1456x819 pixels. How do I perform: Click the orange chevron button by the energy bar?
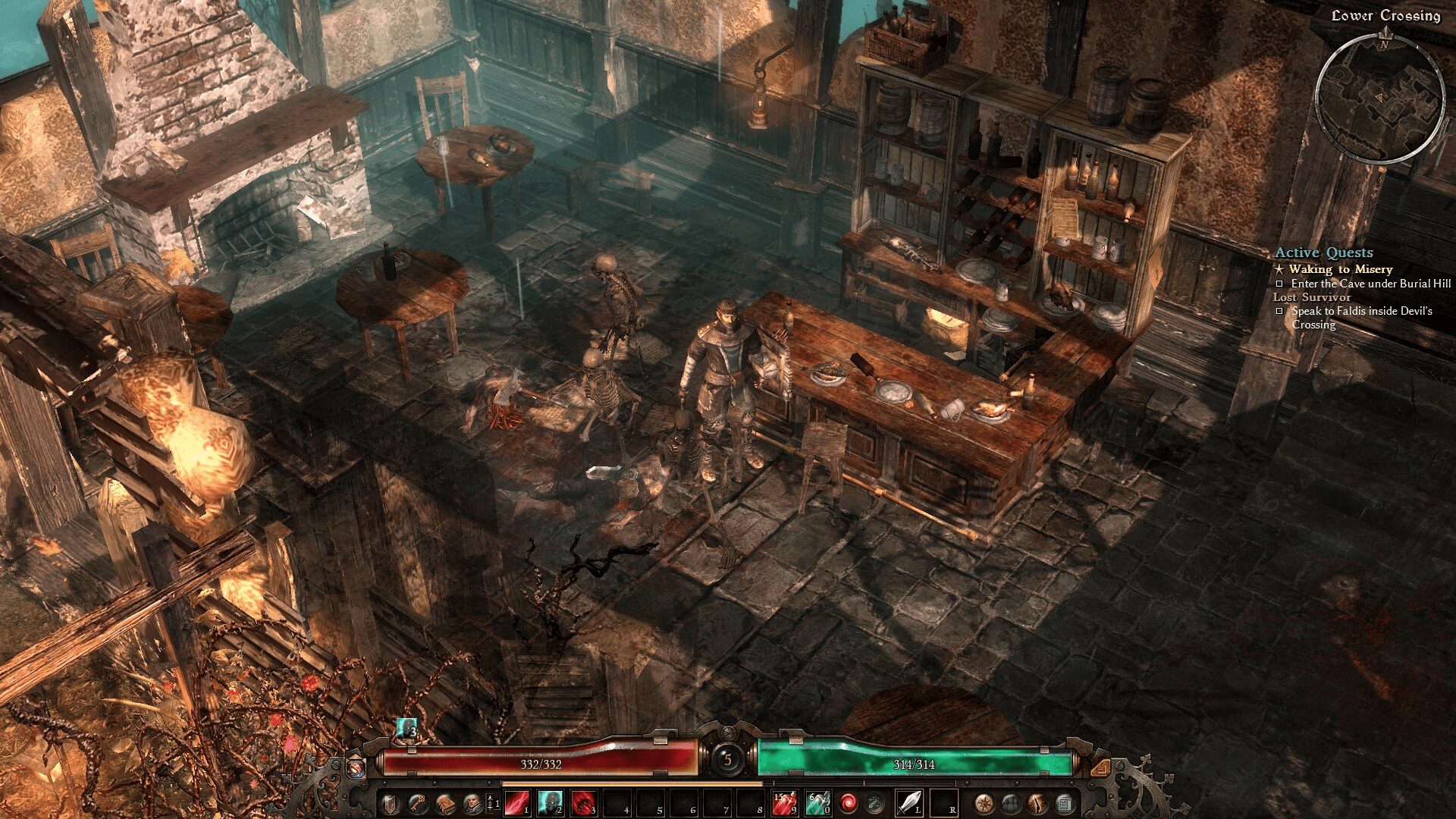(1100, 768)
